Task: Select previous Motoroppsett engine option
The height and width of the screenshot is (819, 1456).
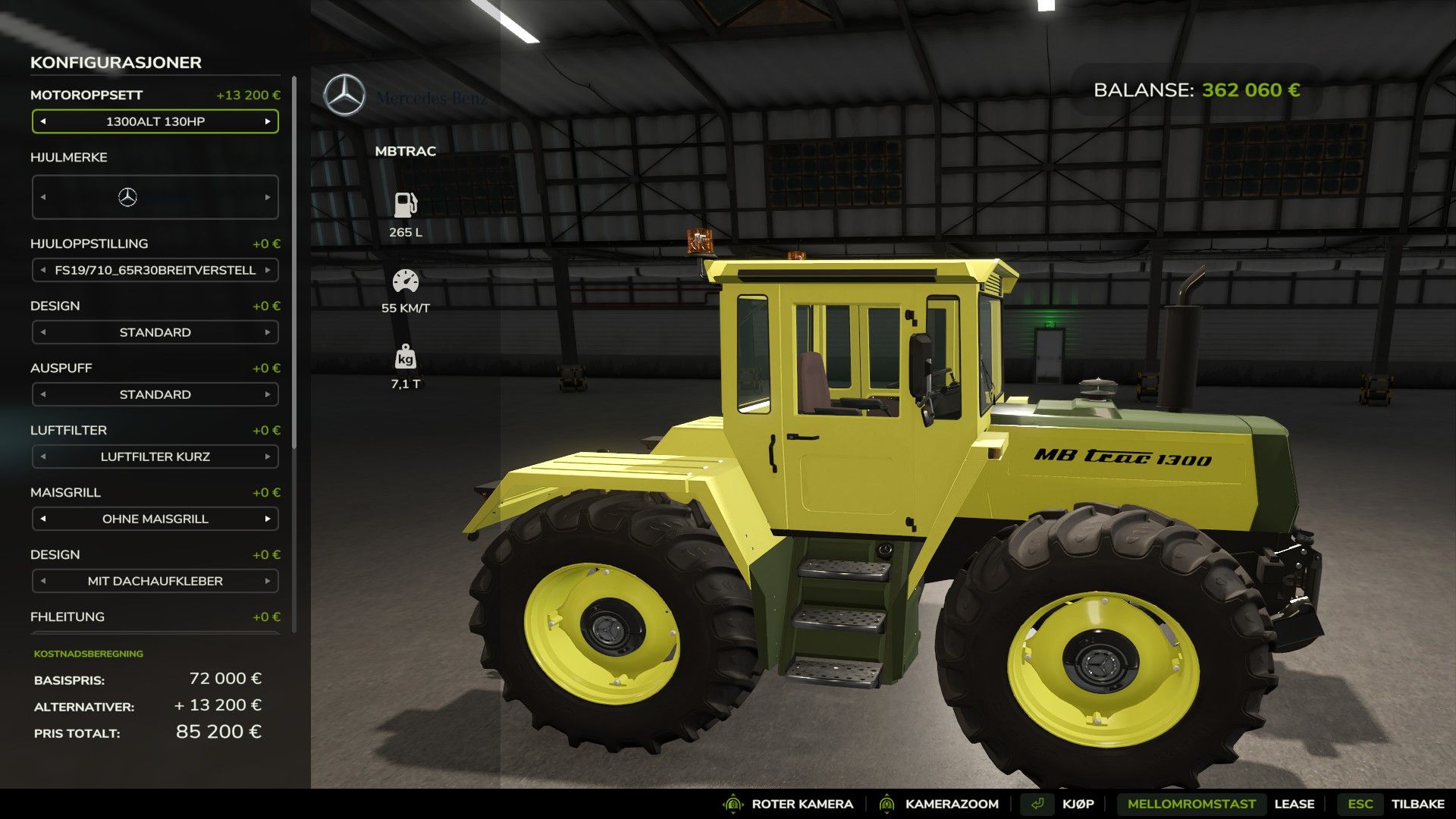Action: click(43, 121)
